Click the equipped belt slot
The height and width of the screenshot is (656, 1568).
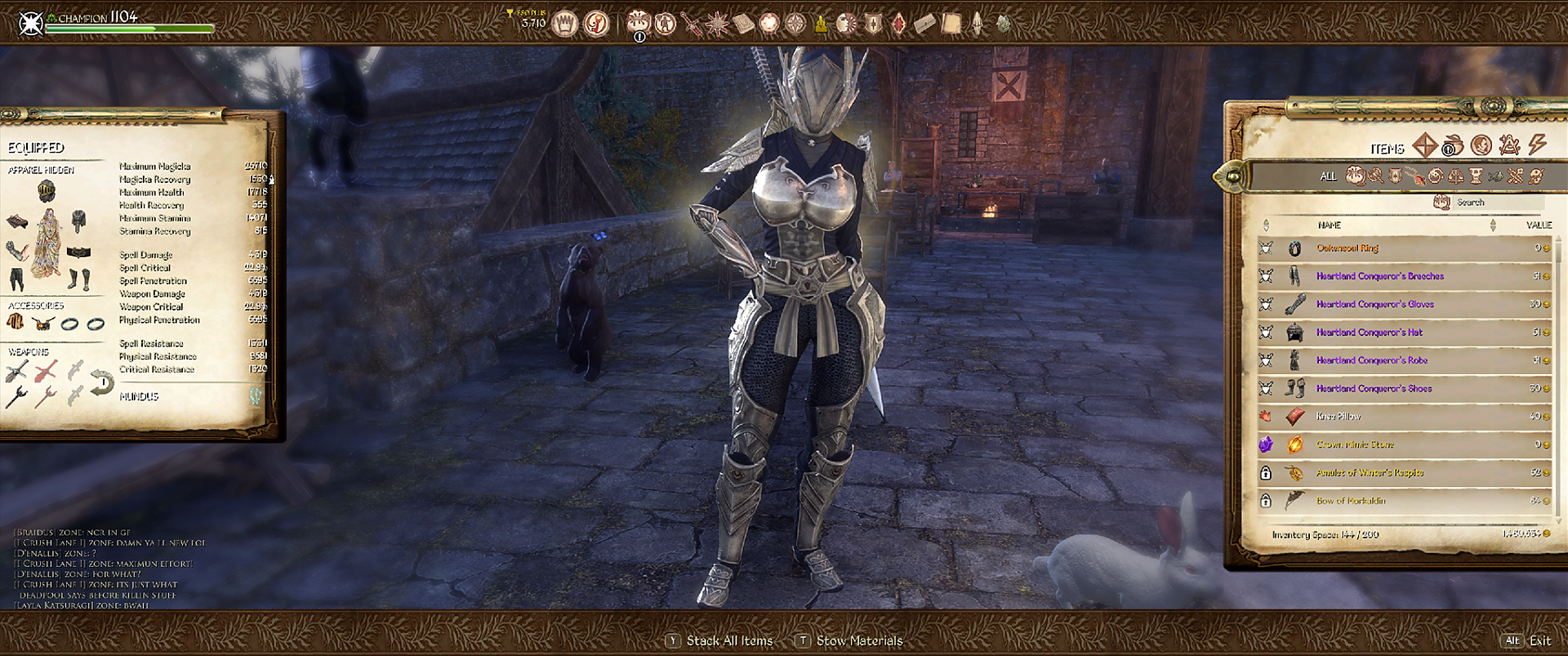[78, 252]
